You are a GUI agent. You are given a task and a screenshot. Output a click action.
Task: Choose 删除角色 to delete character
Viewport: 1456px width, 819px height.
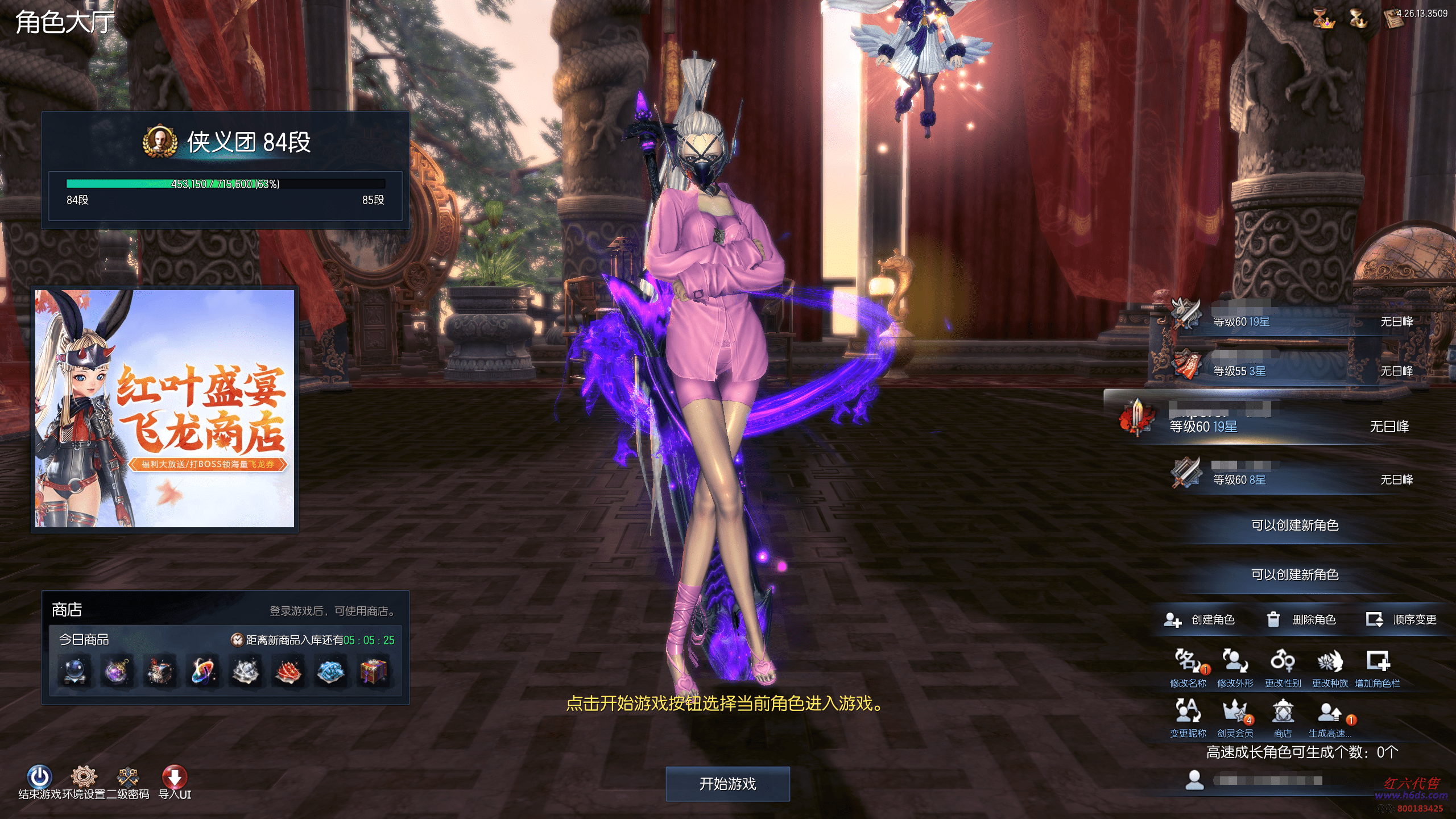click(x=1302, y=619)
